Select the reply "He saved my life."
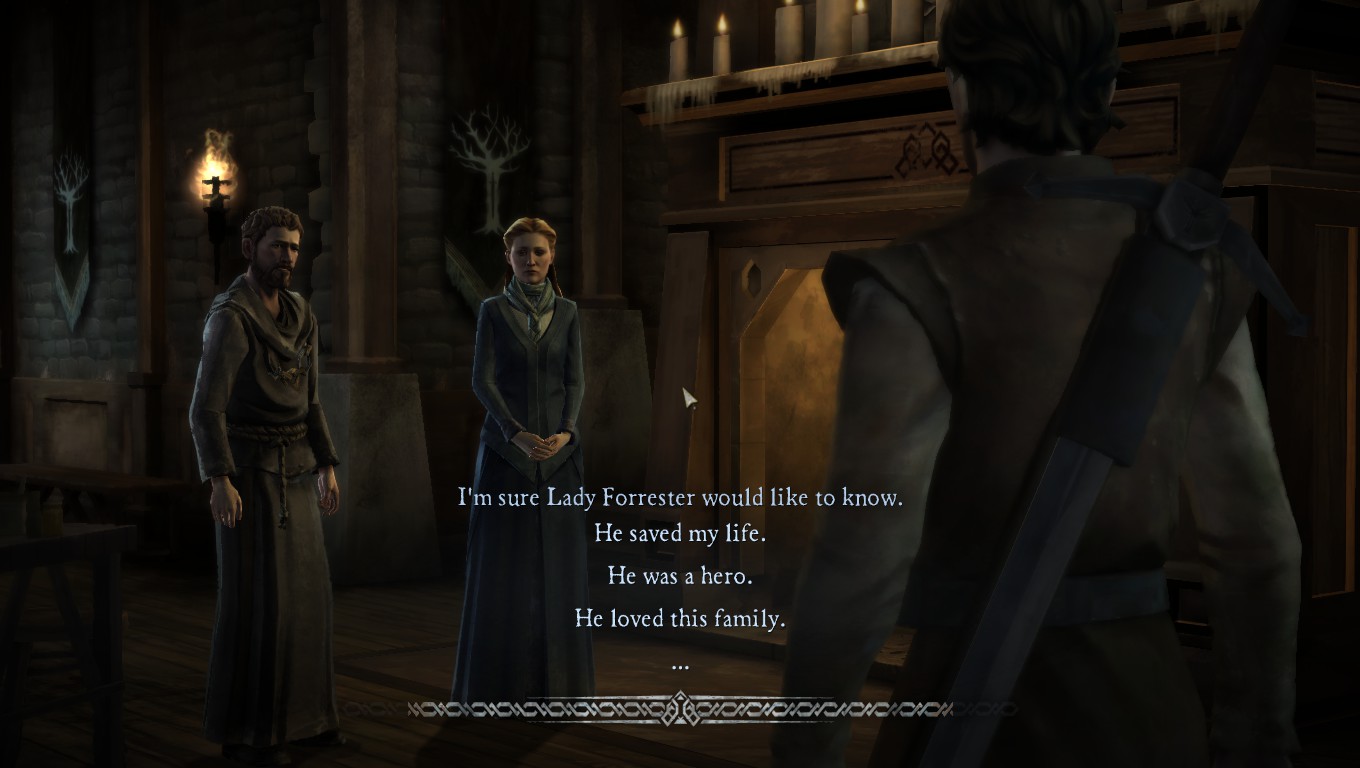Screen dimensions: 1360x768 click(x=680, y=533)
